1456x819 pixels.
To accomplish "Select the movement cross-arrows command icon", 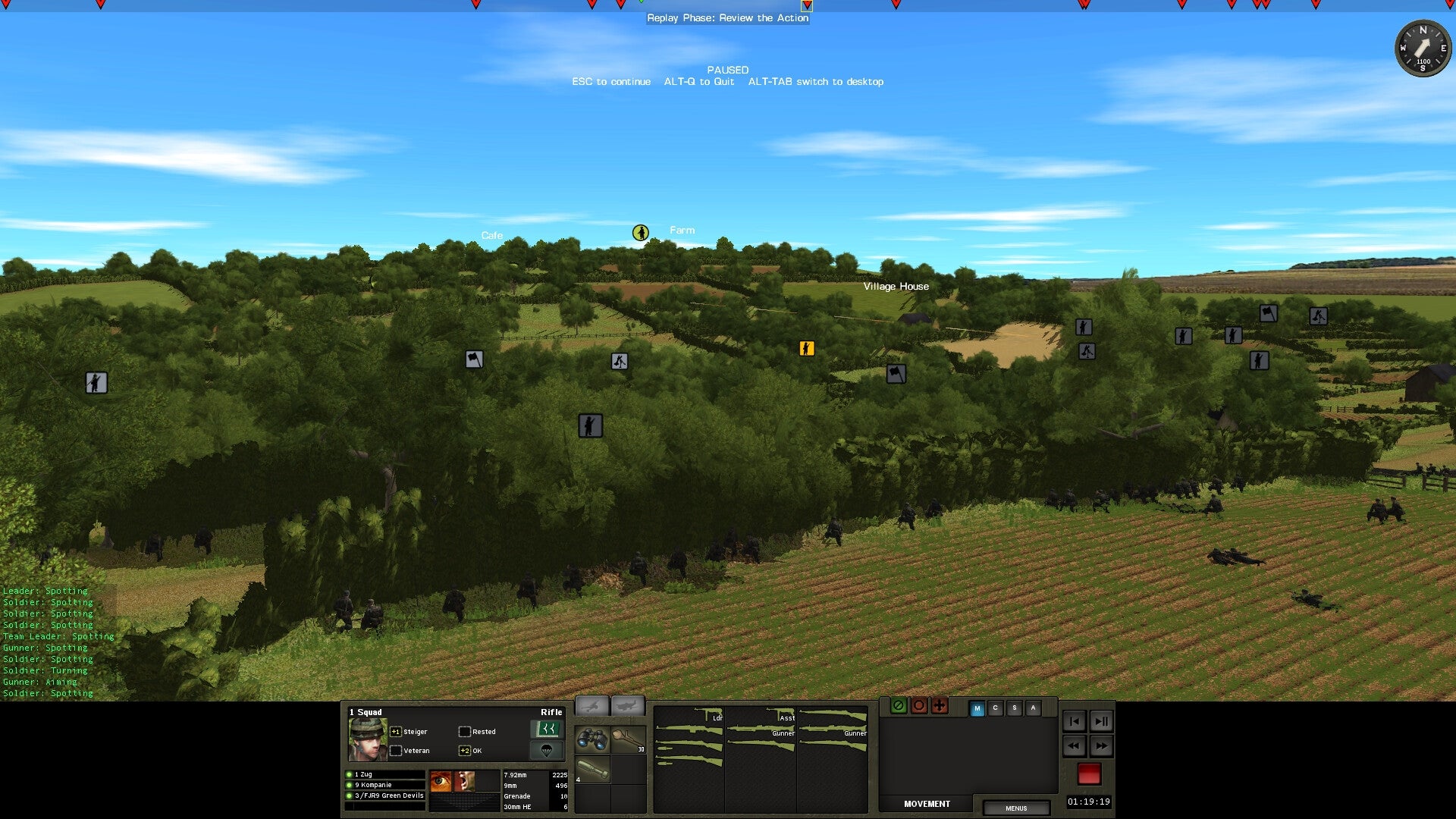I will 940,706.
